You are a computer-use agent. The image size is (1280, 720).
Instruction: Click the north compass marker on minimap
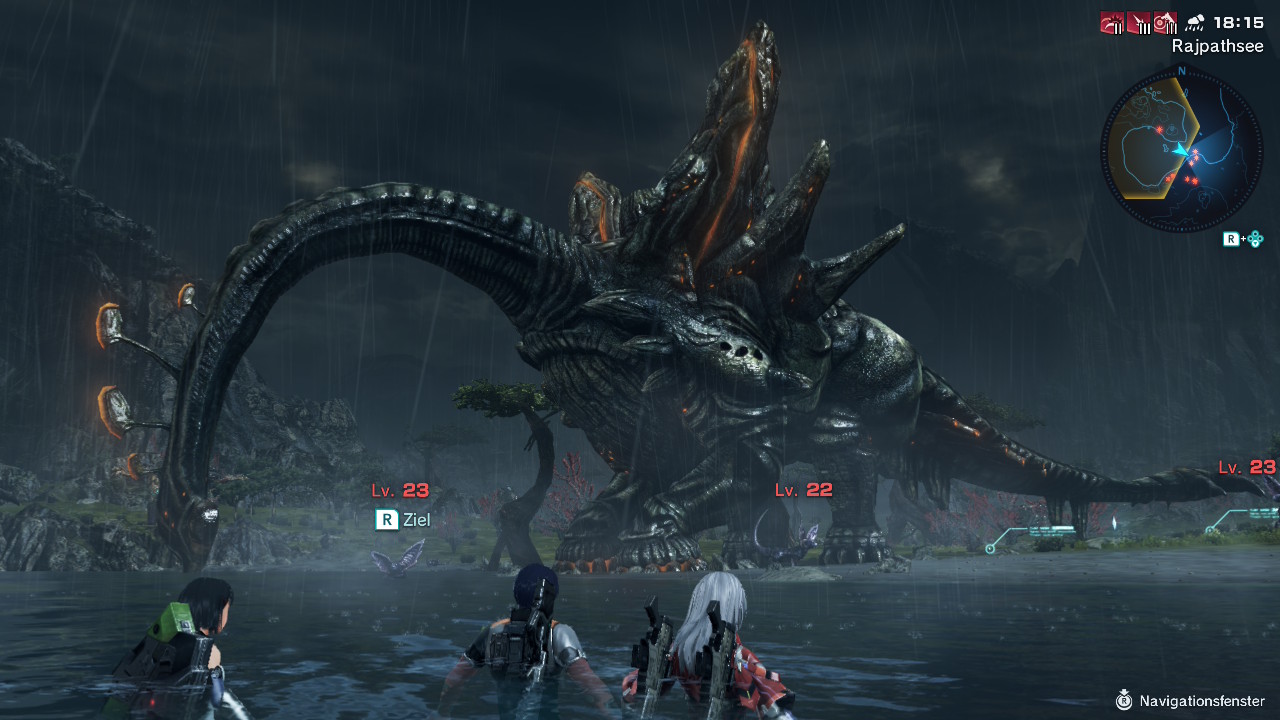pyautogui.click(x=1182, y=71)
